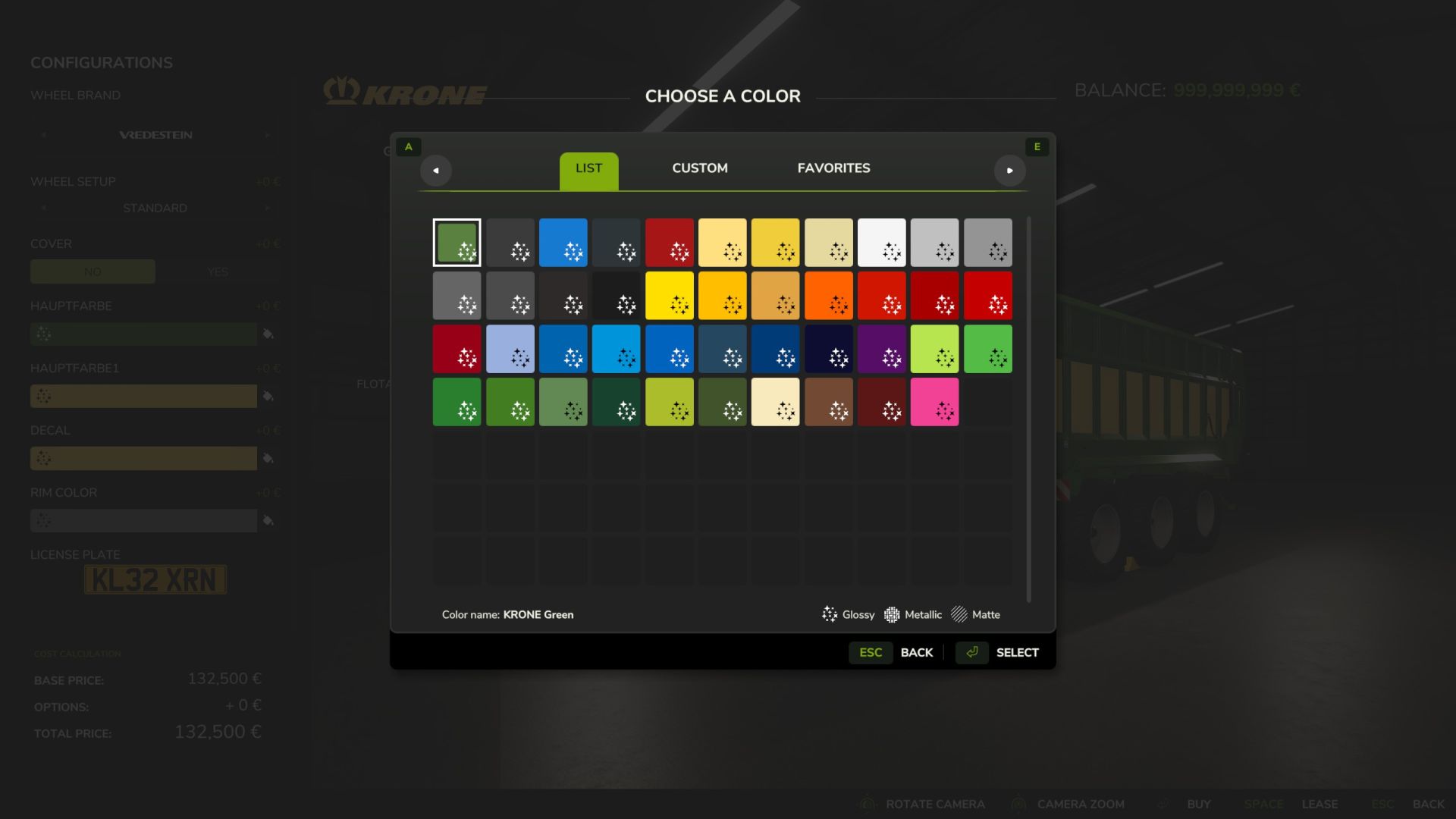
Task: Enable the COVER option with YES
Action: point(218,271)
